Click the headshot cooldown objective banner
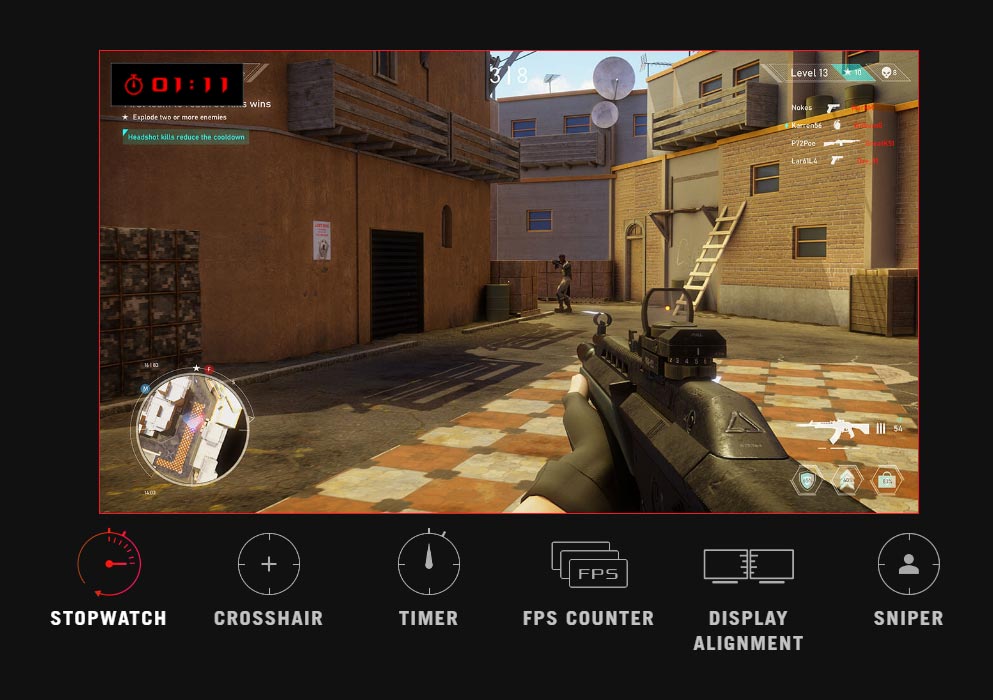The height and width of the screenshot is (700, 993). (186, 137)
